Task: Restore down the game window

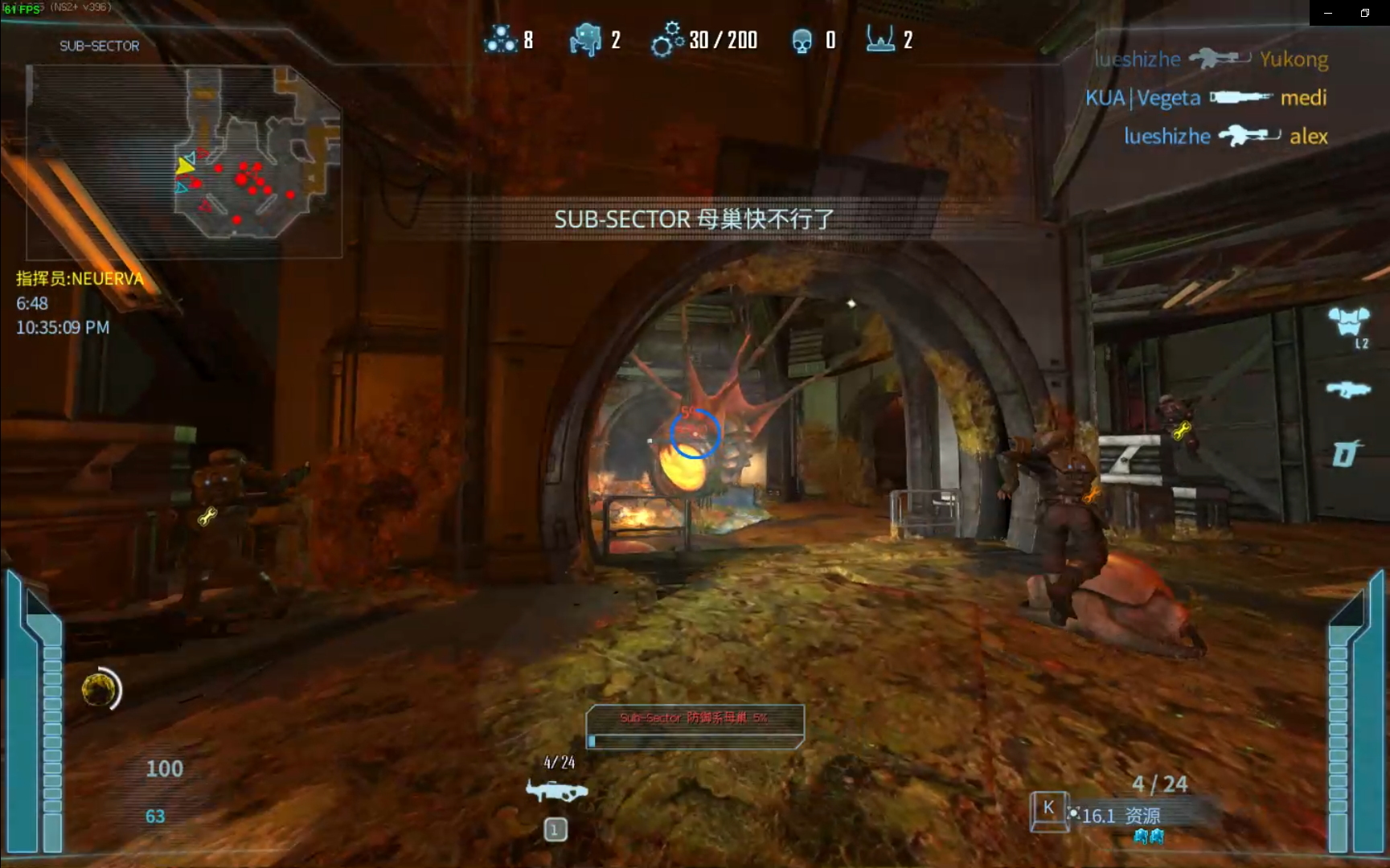Action: (1364, 13)
